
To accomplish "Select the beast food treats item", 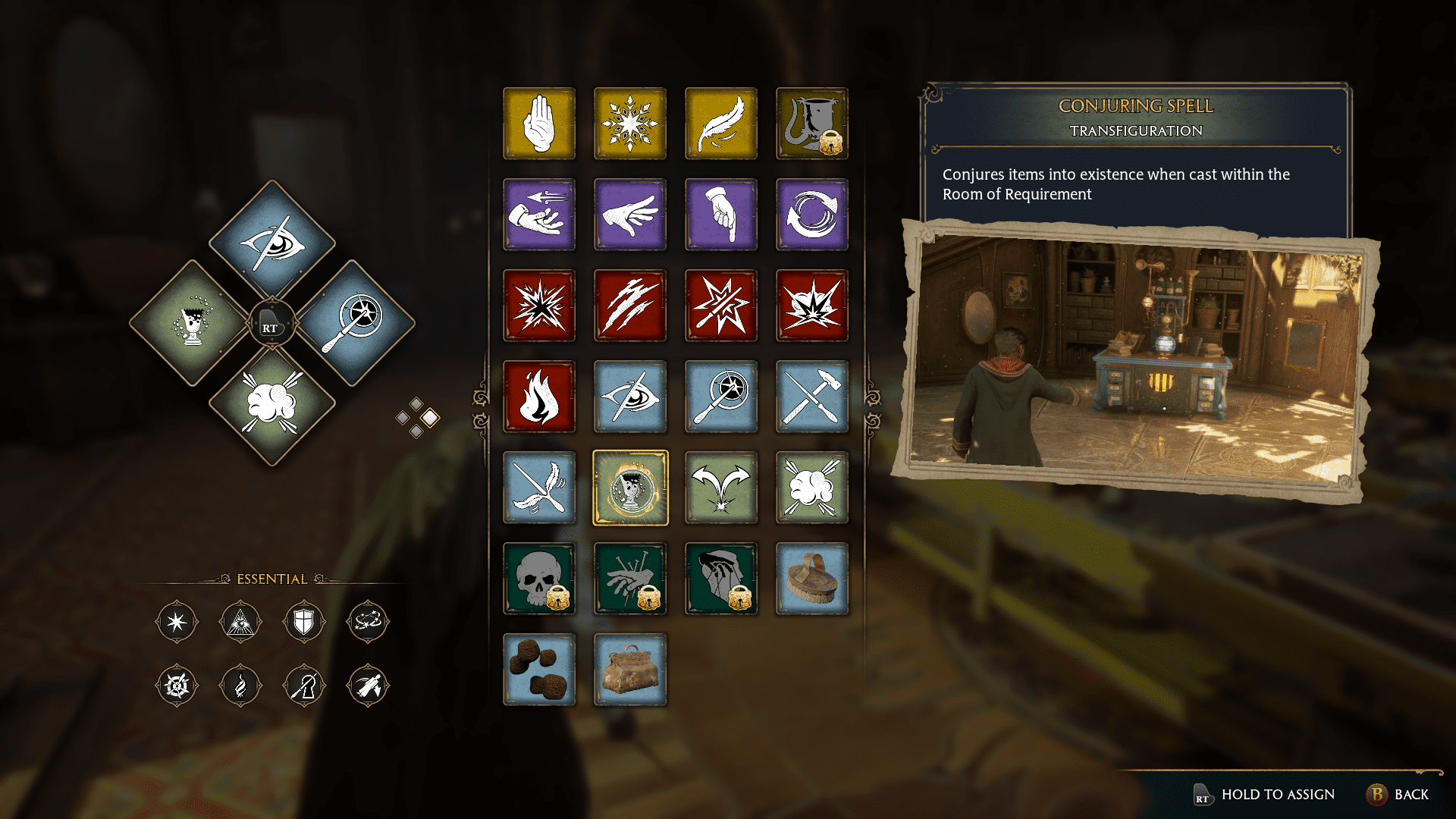I will (539, 670).
